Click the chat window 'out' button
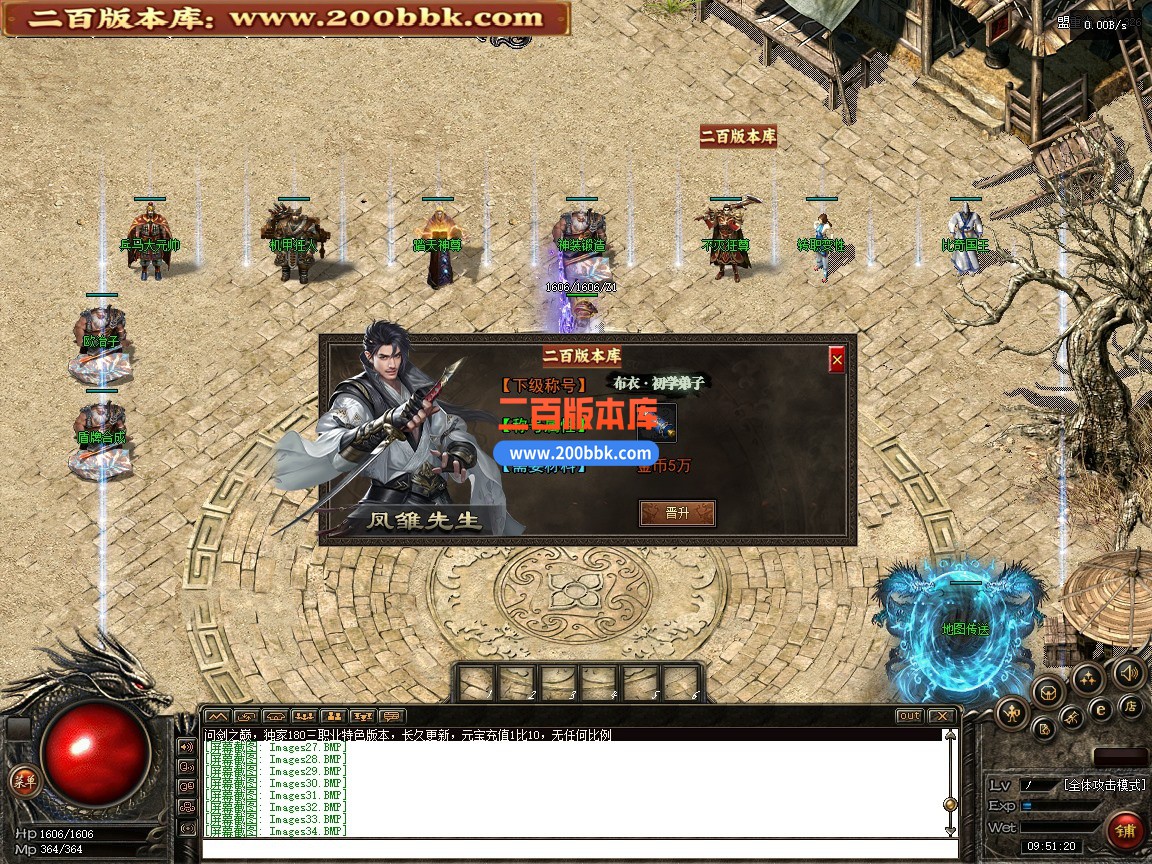Viewport: 1152px width, 864px height. 909,716
